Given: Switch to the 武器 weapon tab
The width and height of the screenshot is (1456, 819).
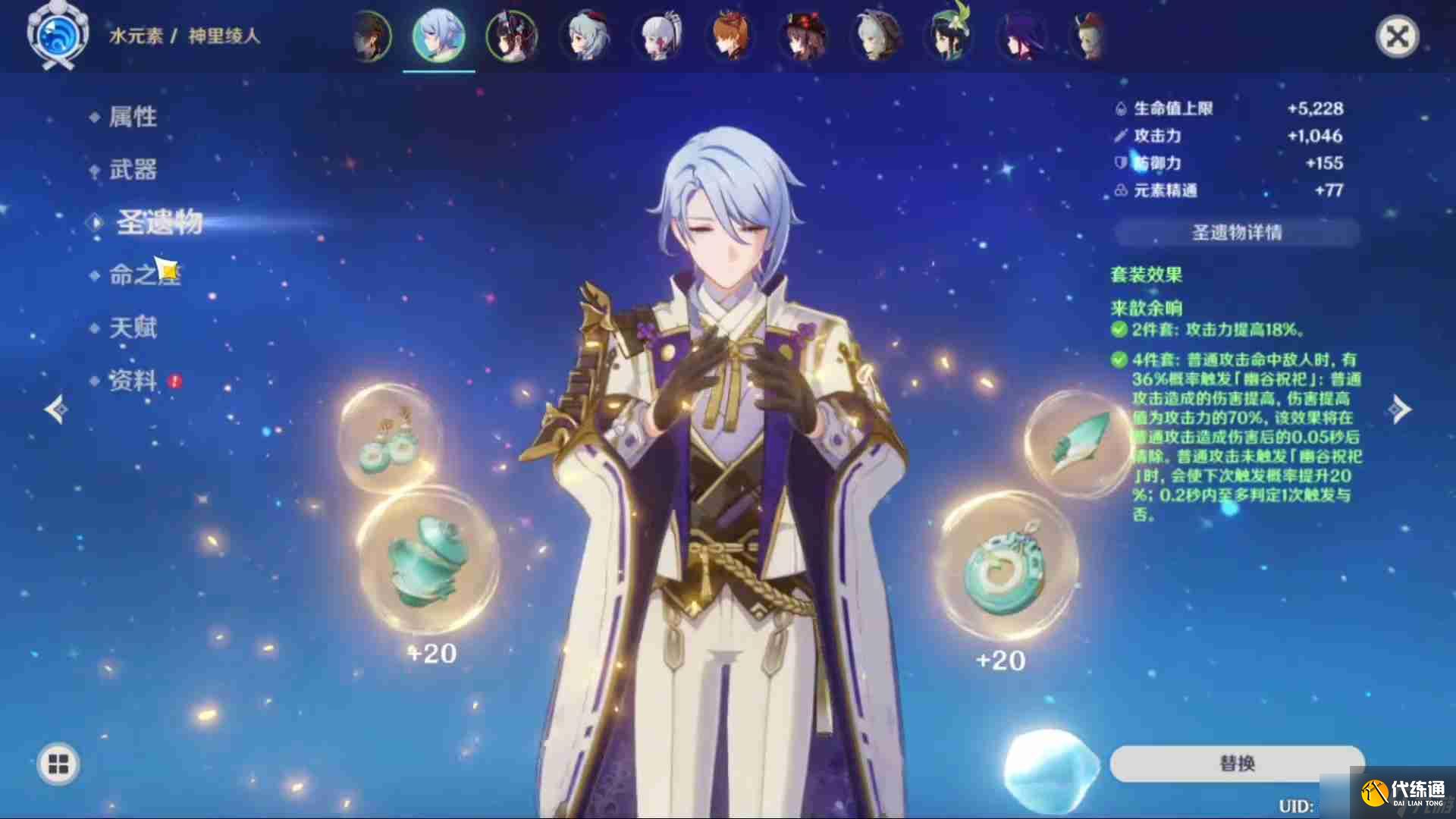Looking at the screenshot, I should 134,170.
